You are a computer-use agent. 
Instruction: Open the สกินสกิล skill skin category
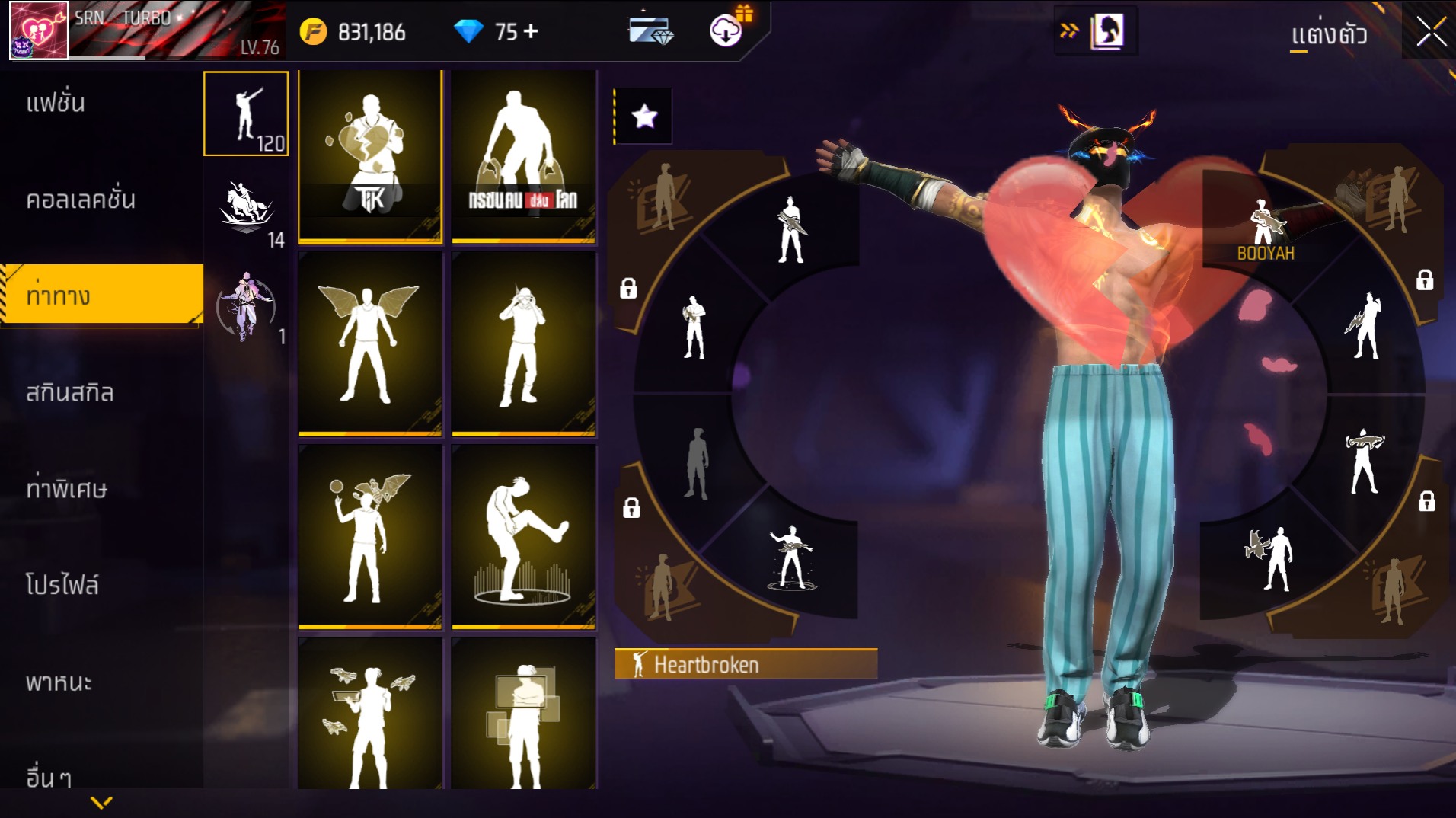[x=70, y=393]
